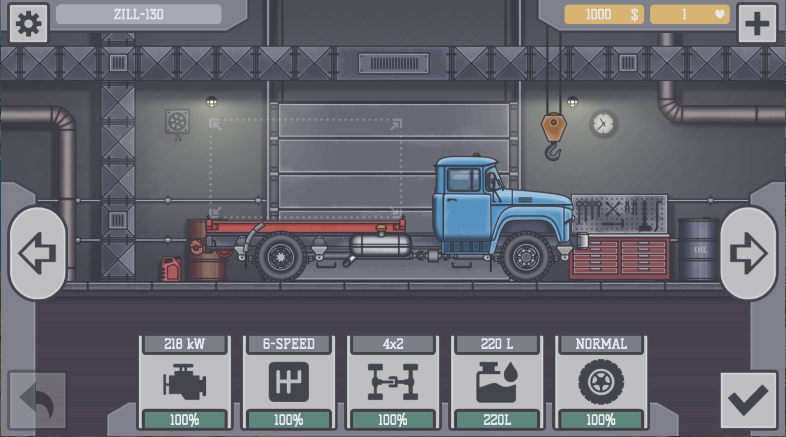The height and width of the screenshot is (437, 786).
Task: Open the 4x2 drivetrain upgrade card
Action: [x=392, y=382]
